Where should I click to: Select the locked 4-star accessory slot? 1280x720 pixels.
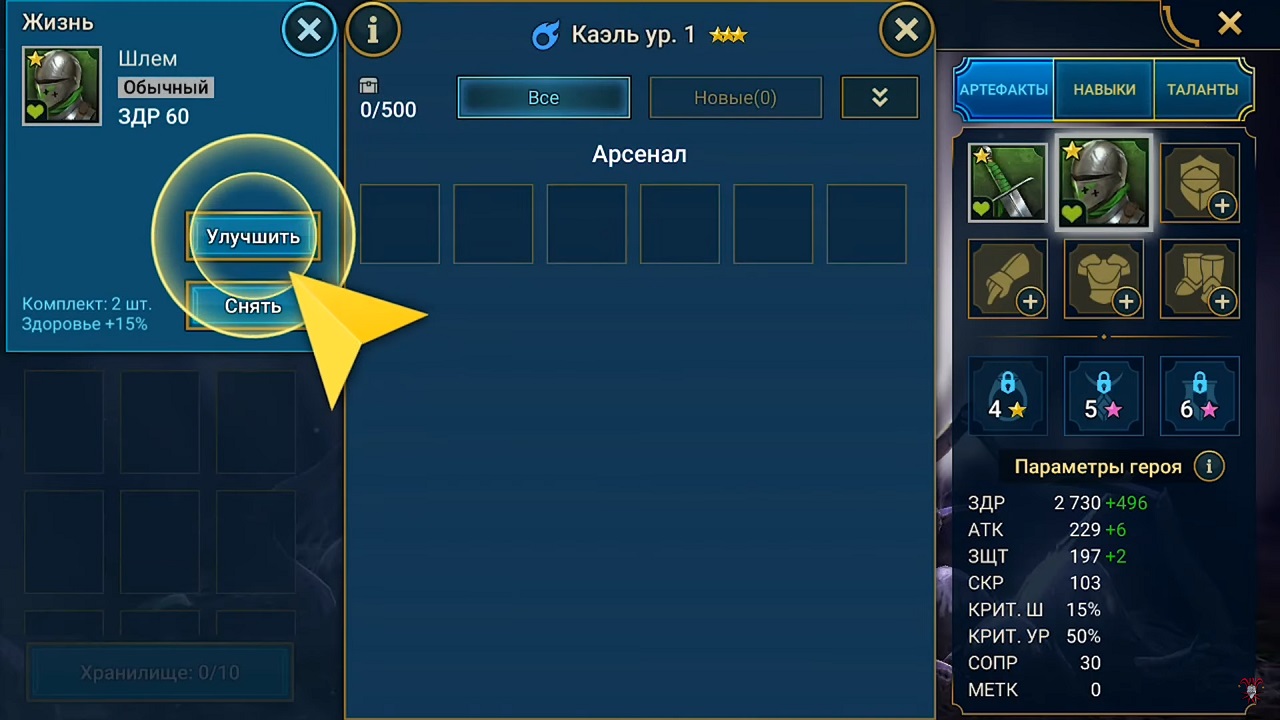(1008, 396)
